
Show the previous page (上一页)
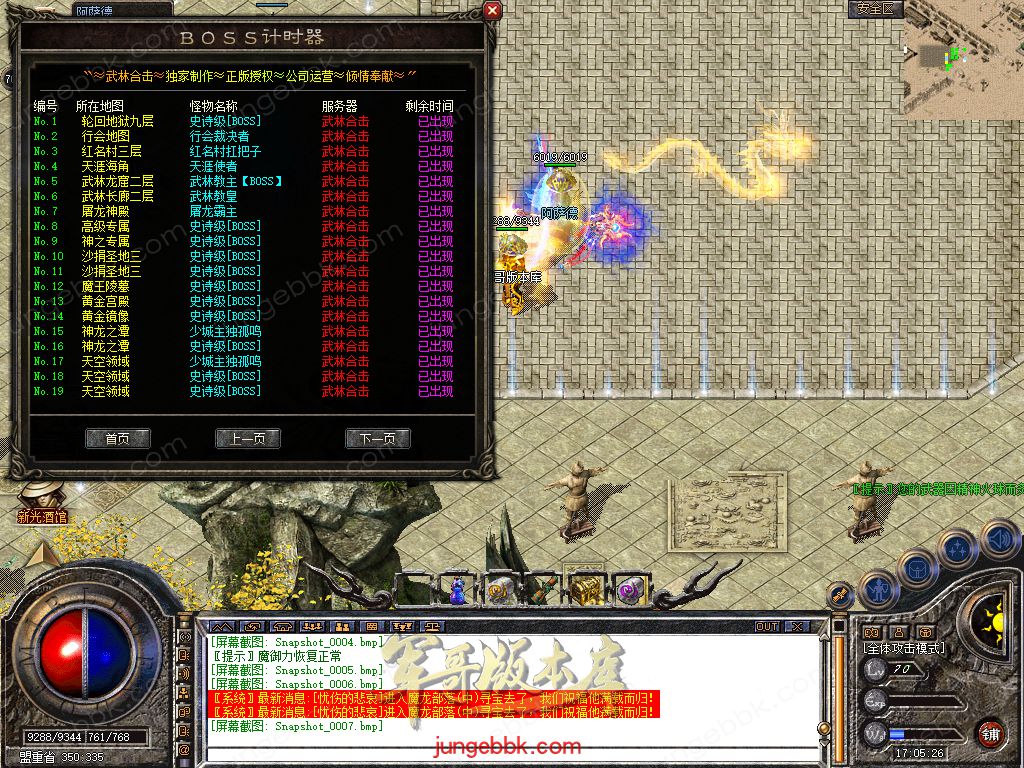point(248,439)
